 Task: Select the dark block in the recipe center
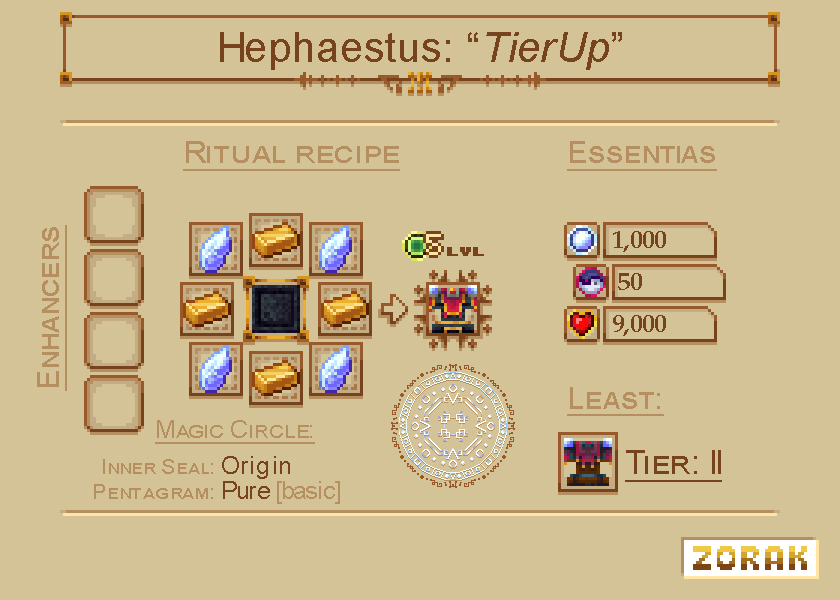(x=276, y=308)
